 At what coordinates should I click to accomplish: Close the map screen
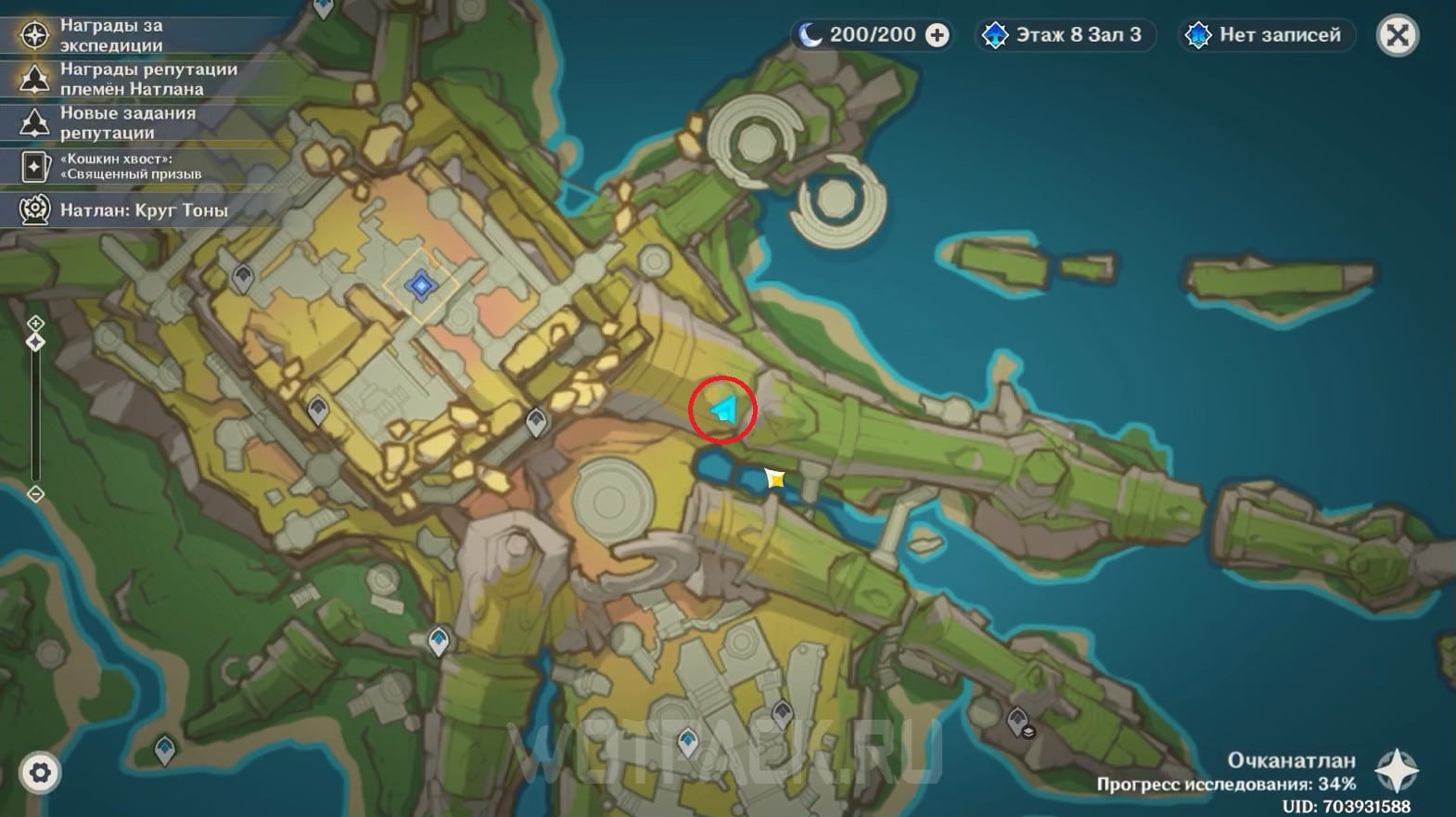click(1398, 36)
